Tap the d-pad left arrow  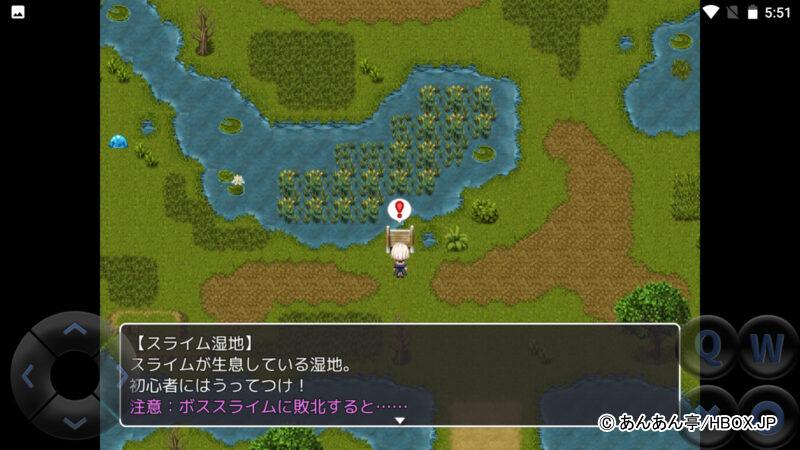point(28,376)
